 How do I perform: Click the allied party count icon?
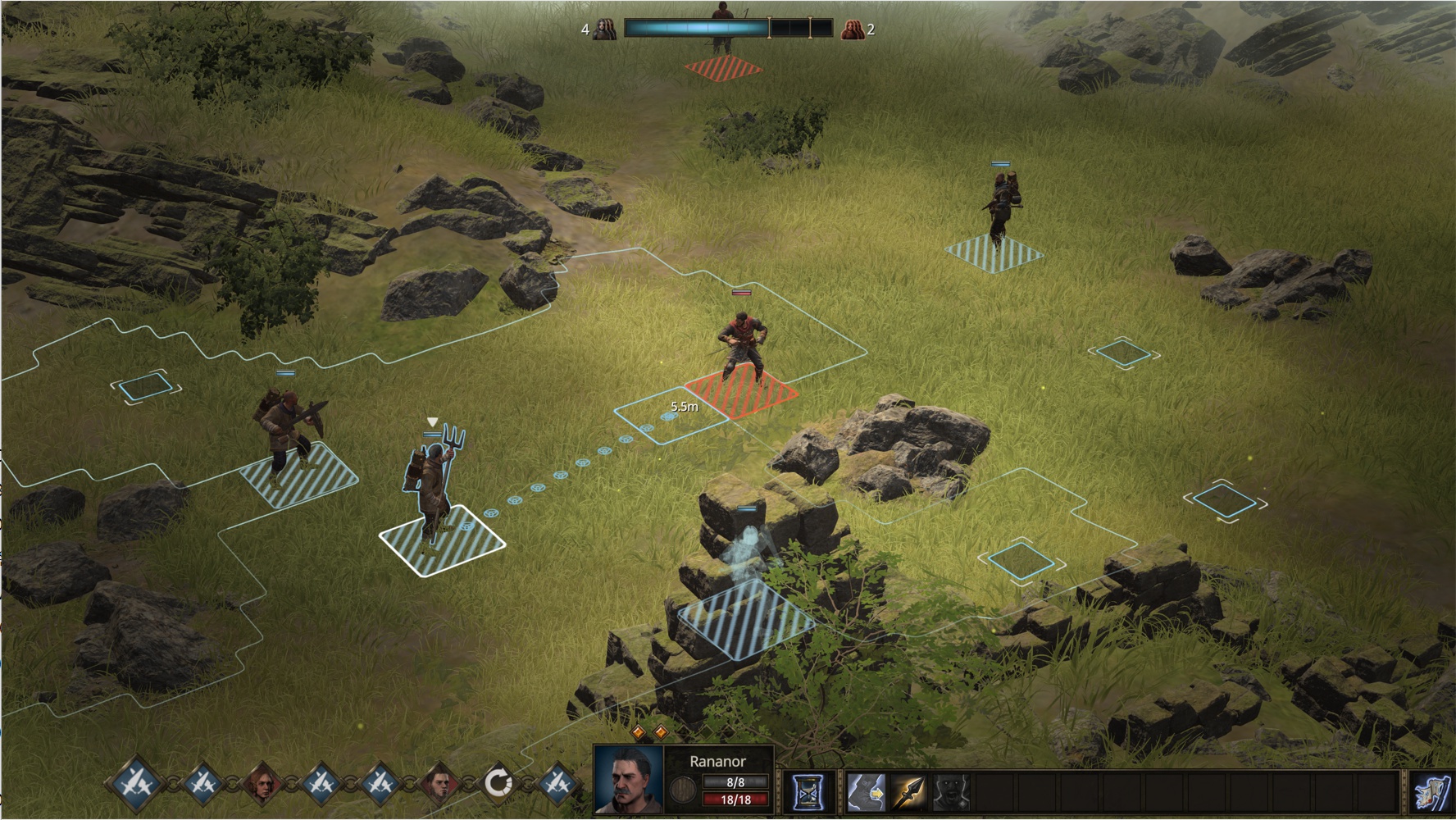(604, 30)
